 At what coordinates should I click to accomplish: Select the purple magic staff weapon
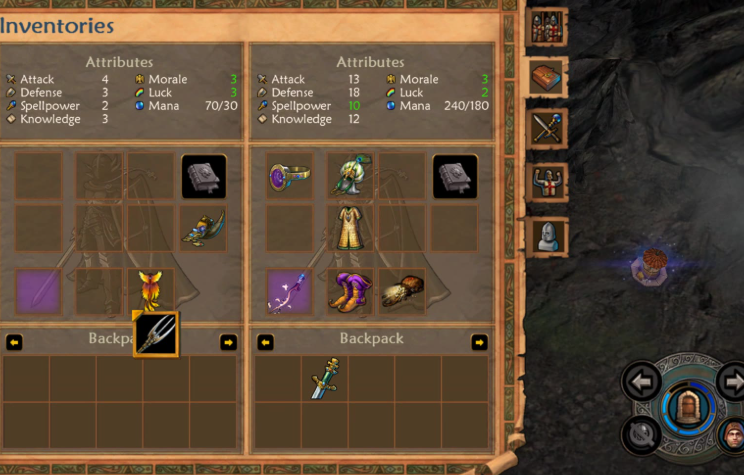coord(290,291)
